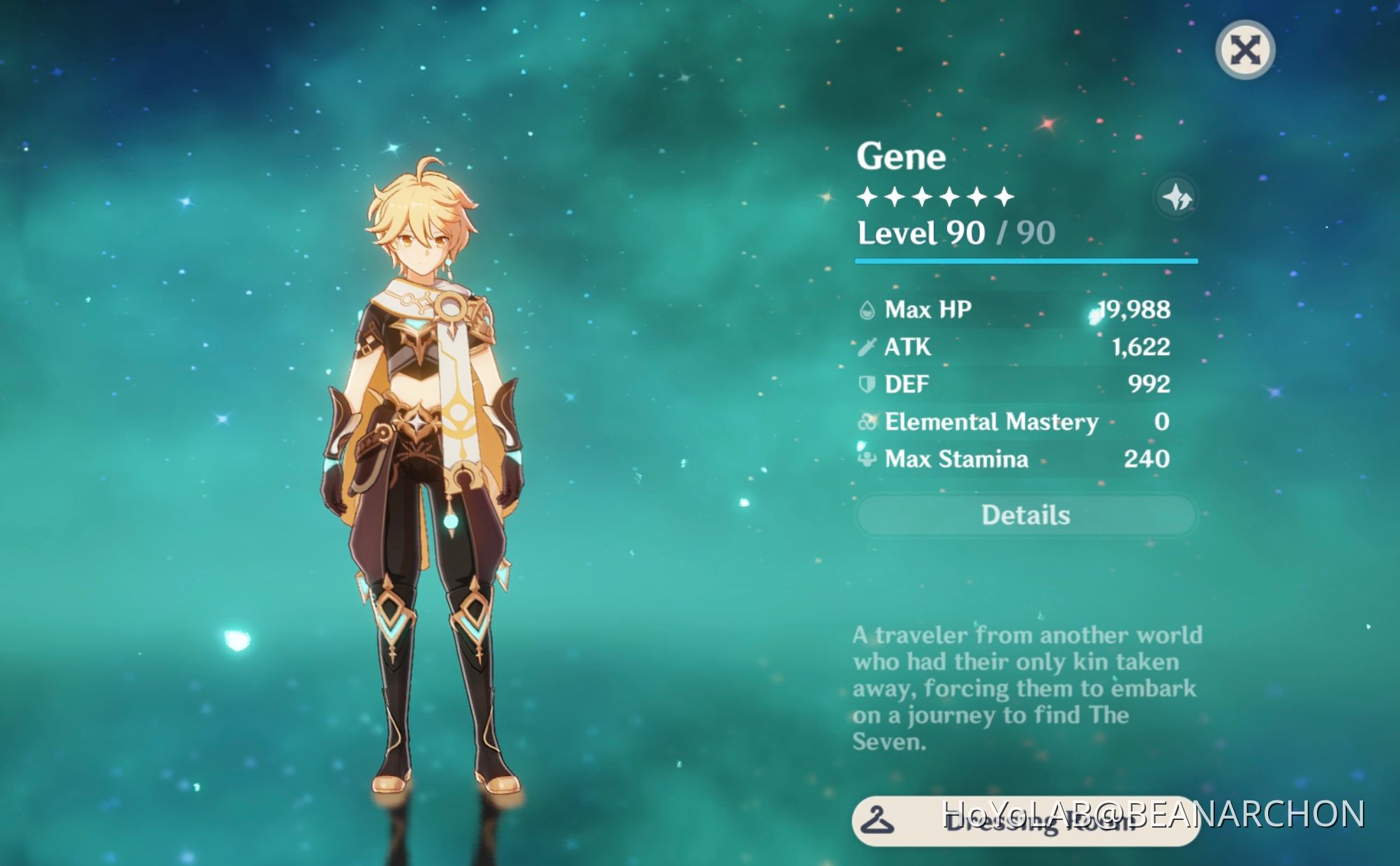This screenshot has width=1400, height=866.
Task: Select the ATK sword icon
Action: pos(866,347)
